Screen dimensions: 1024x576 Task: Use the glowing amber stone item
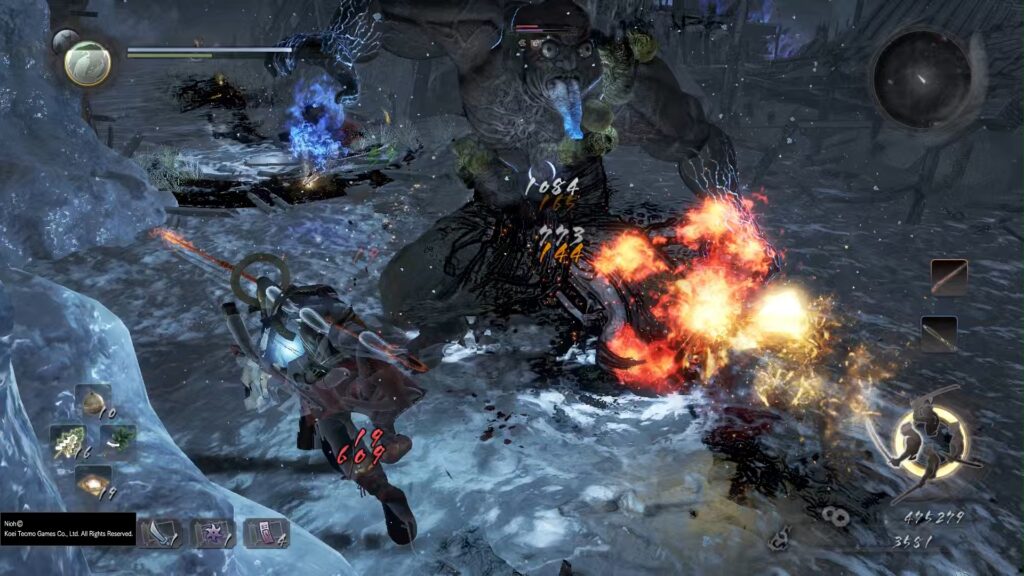click(94, 483)
